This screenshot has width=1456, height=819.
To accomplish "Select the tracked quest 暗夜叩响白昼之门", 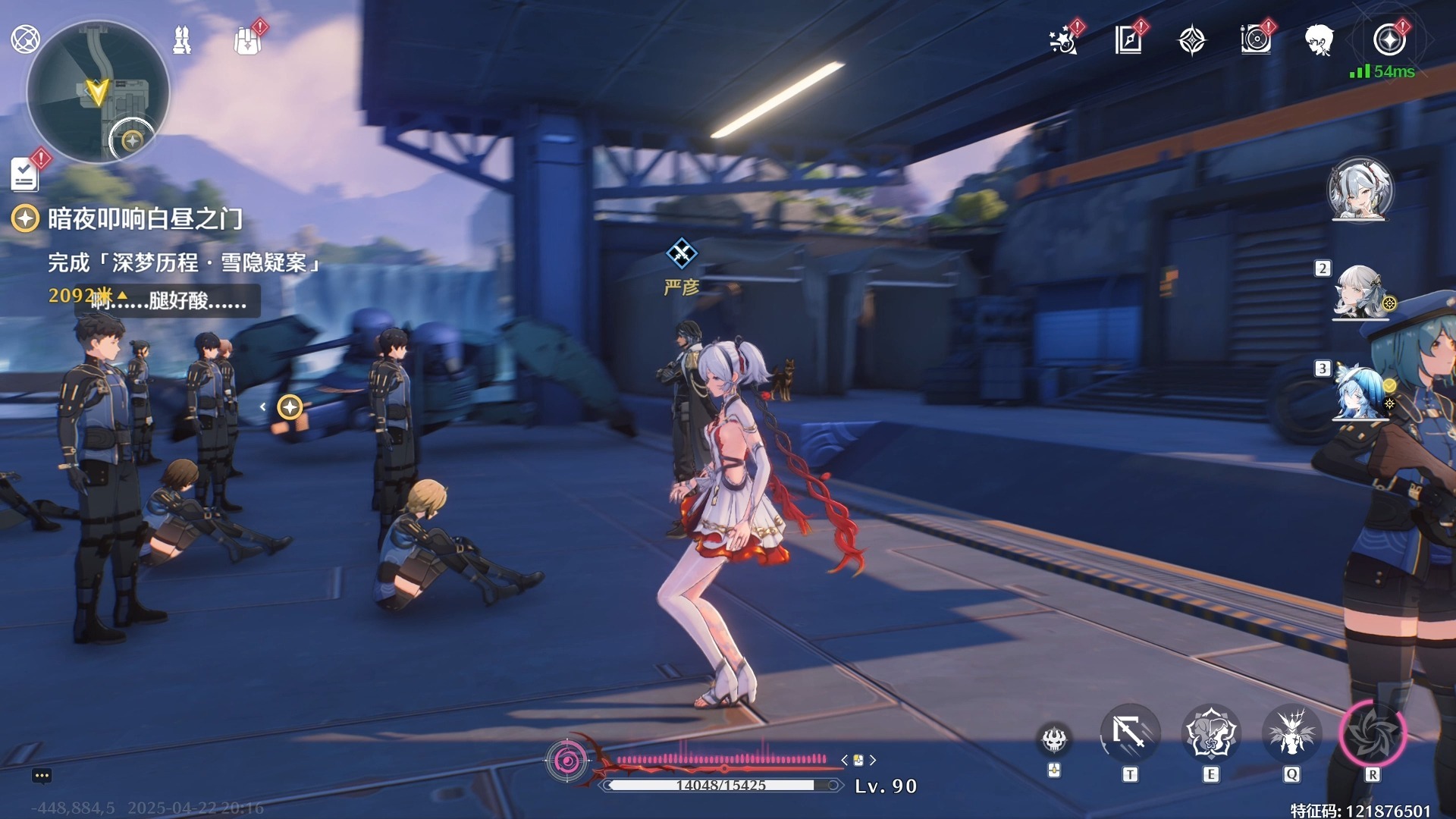I will coord(144,219).
